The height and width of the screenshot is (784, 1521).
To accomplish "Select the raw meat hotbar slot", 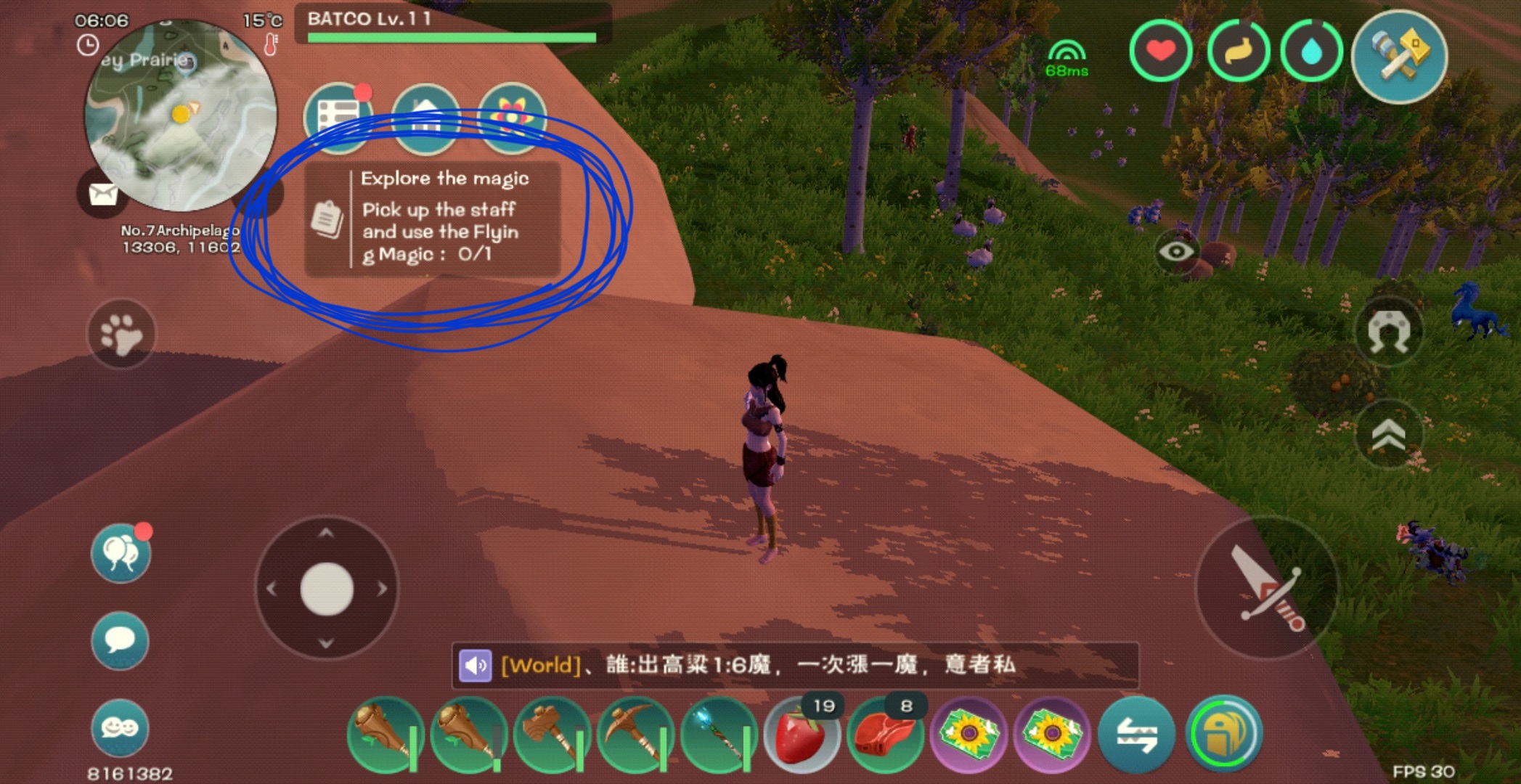I will [885, 734].
